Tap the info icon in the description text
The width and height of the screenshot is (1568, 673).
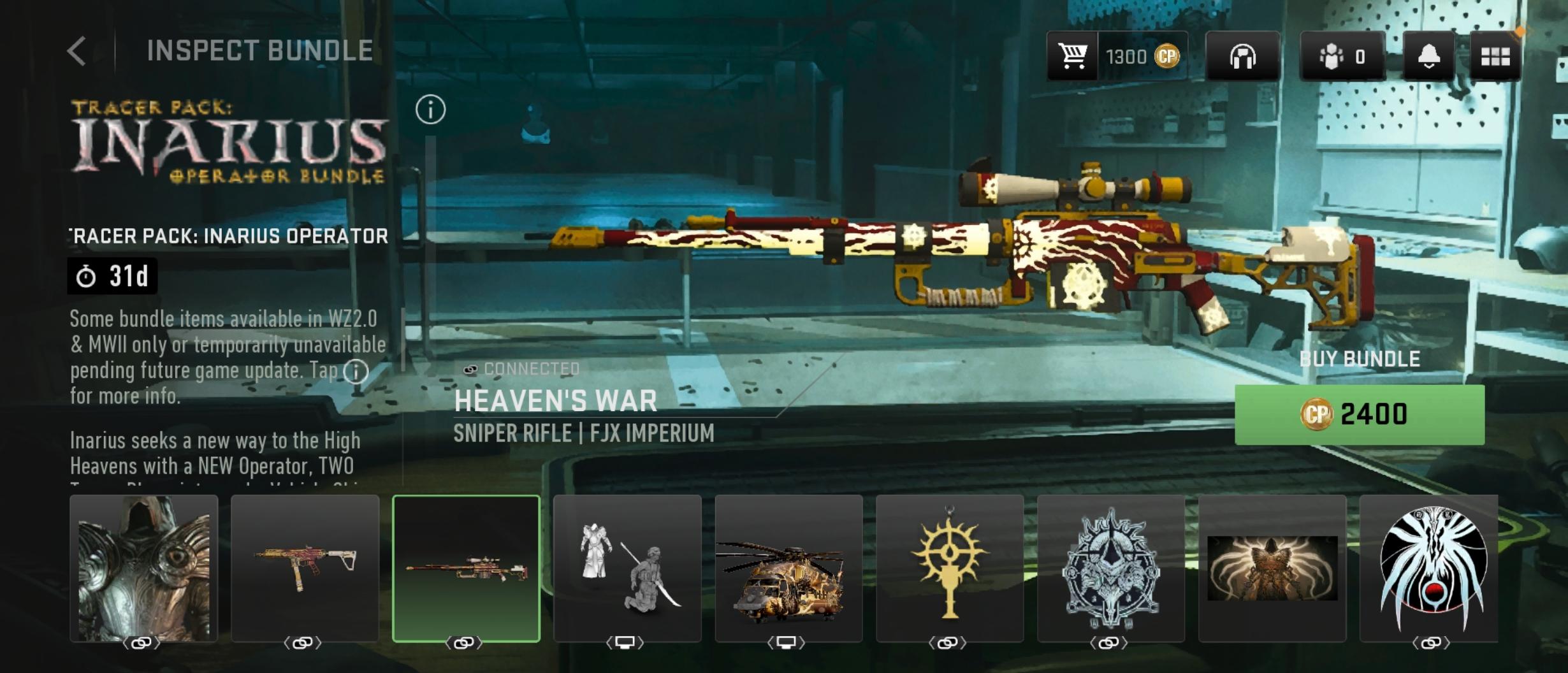point(356,371)
